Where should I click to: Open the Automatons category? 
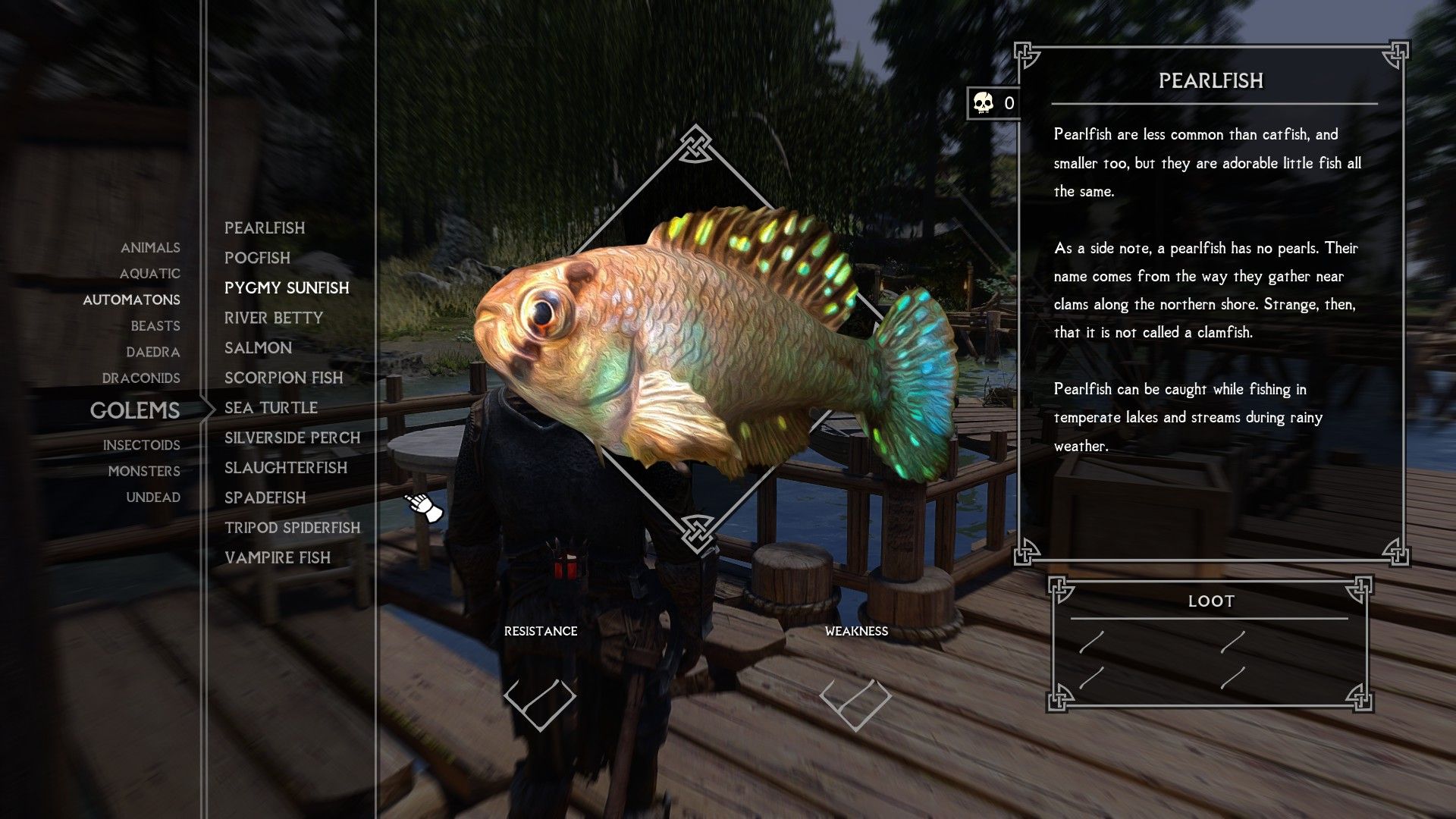(x=130, y=300)
